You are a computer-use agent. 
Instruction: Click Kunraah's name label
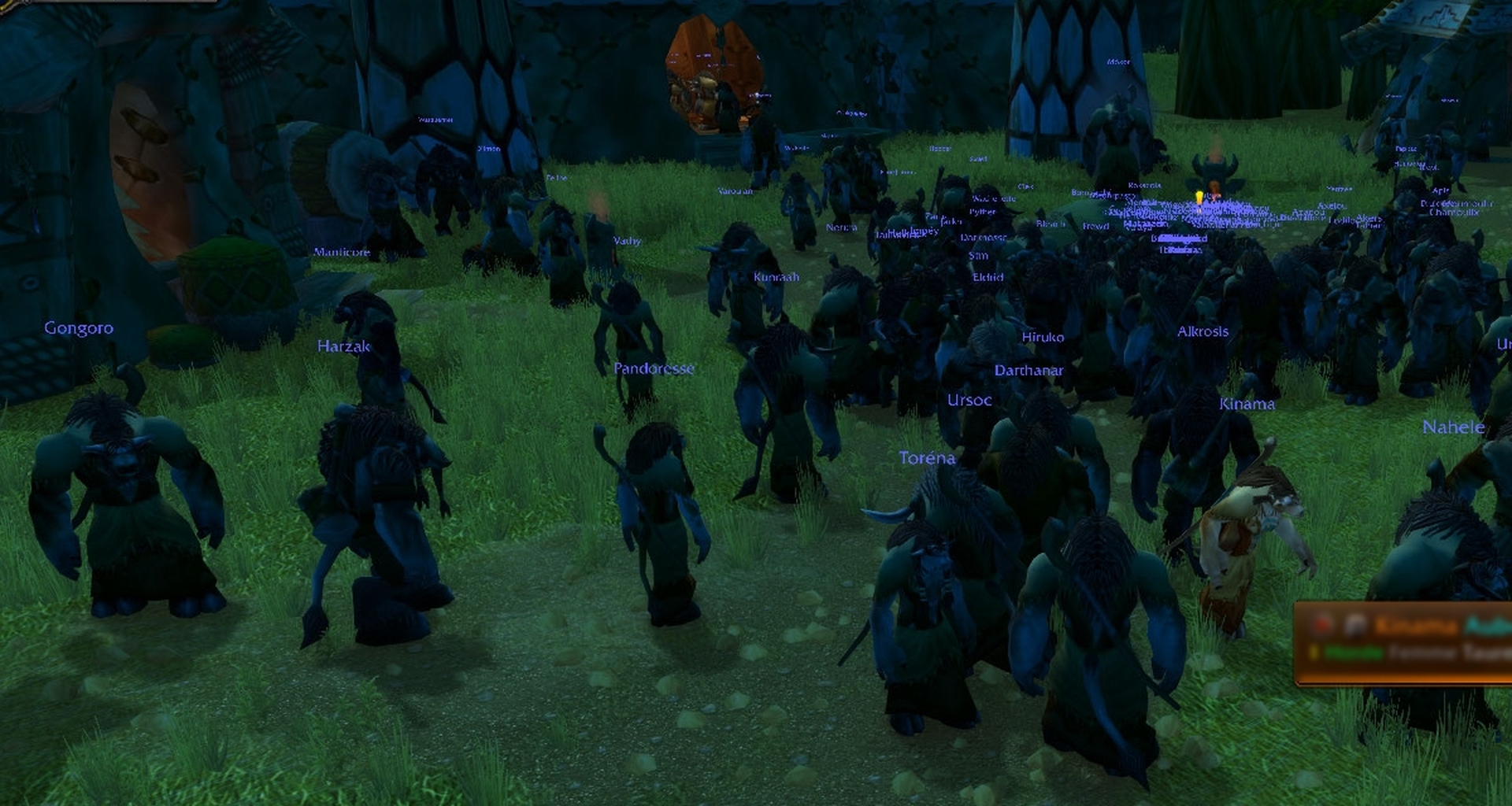coord(776,277)
